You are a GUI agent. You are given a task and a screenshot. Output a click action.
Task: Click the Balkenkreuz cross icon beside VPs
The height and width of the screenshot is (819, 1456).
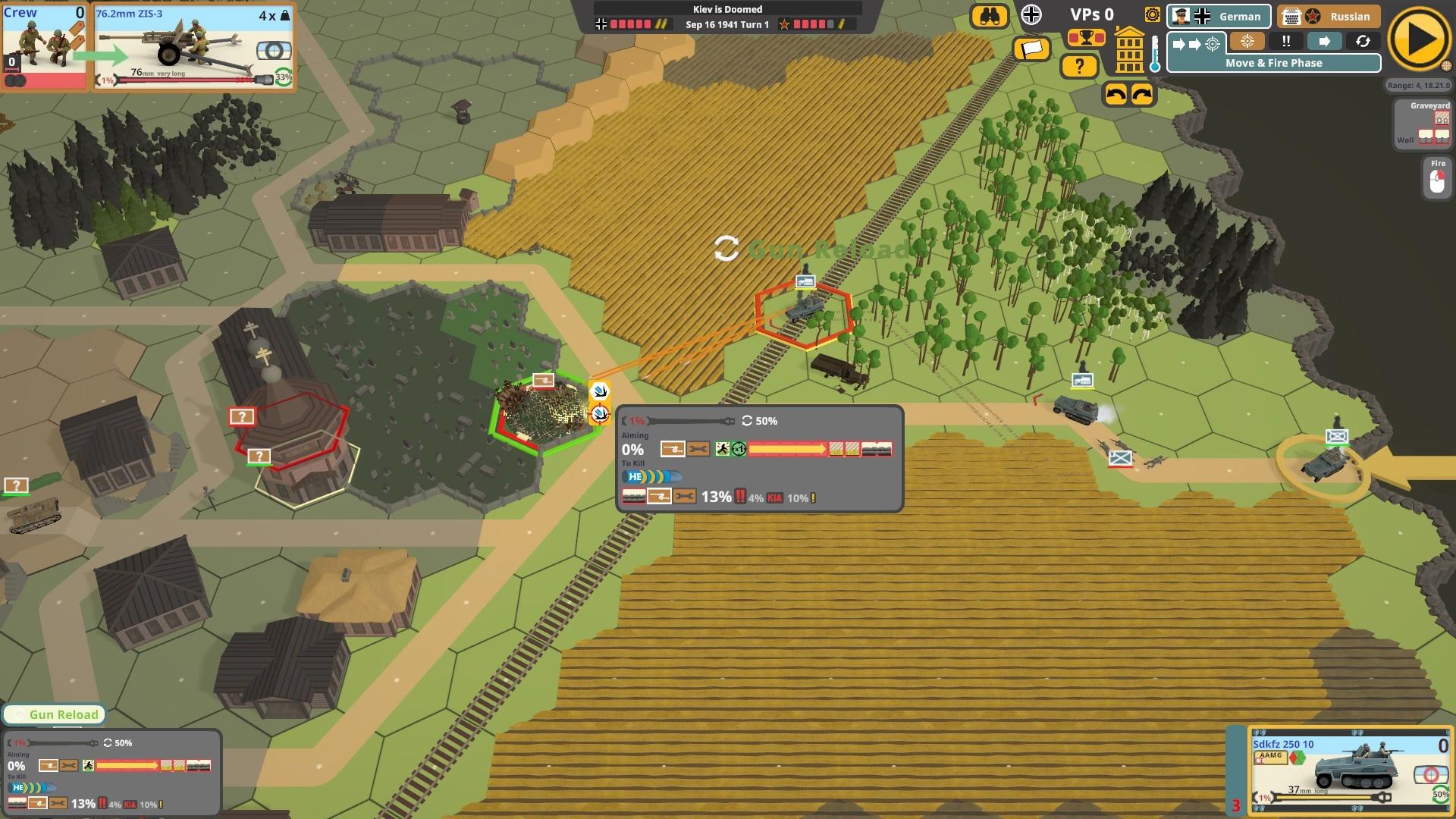tap(1031, 14)
